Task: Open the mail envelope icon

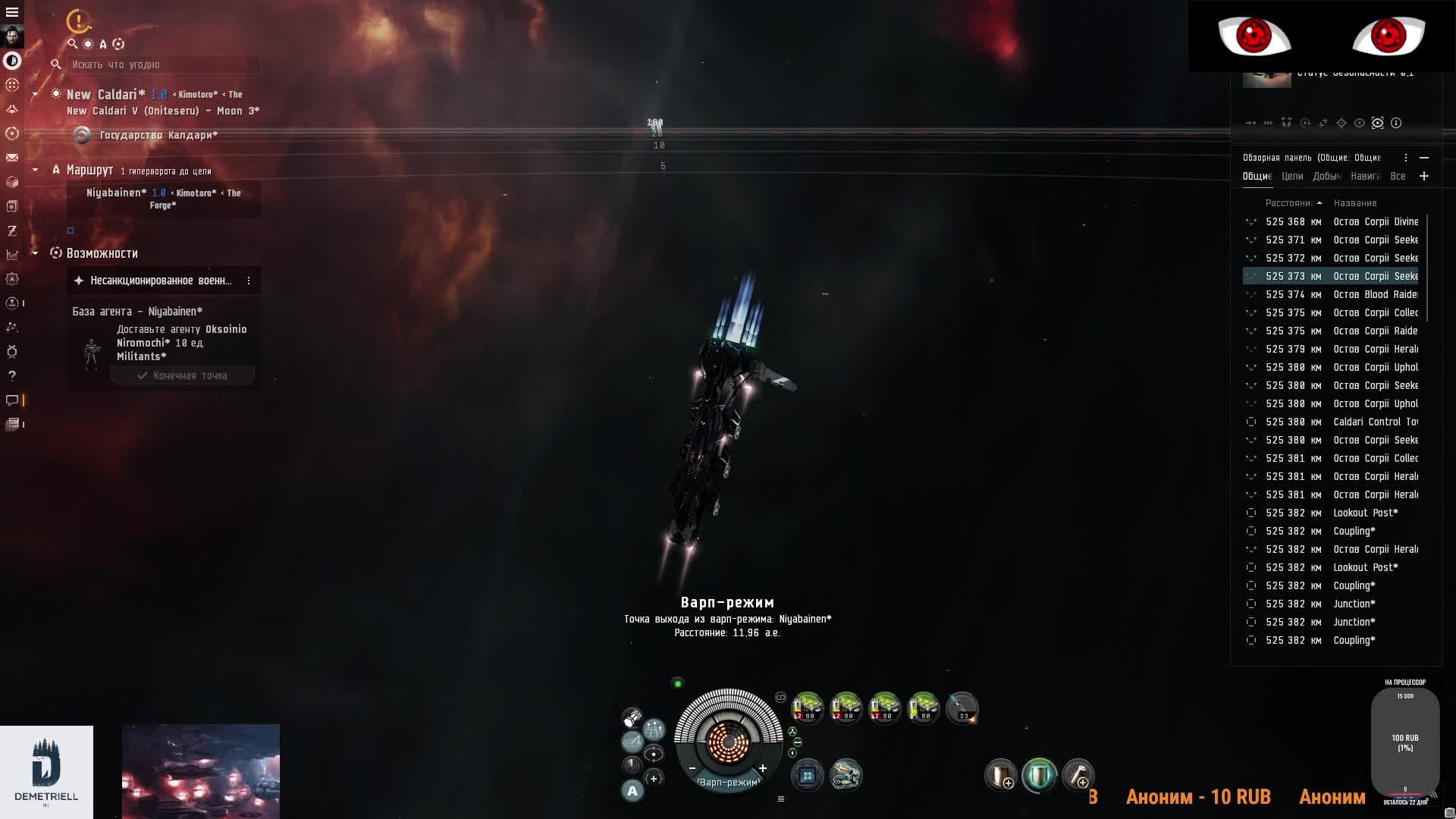Action: click(12, 158)
